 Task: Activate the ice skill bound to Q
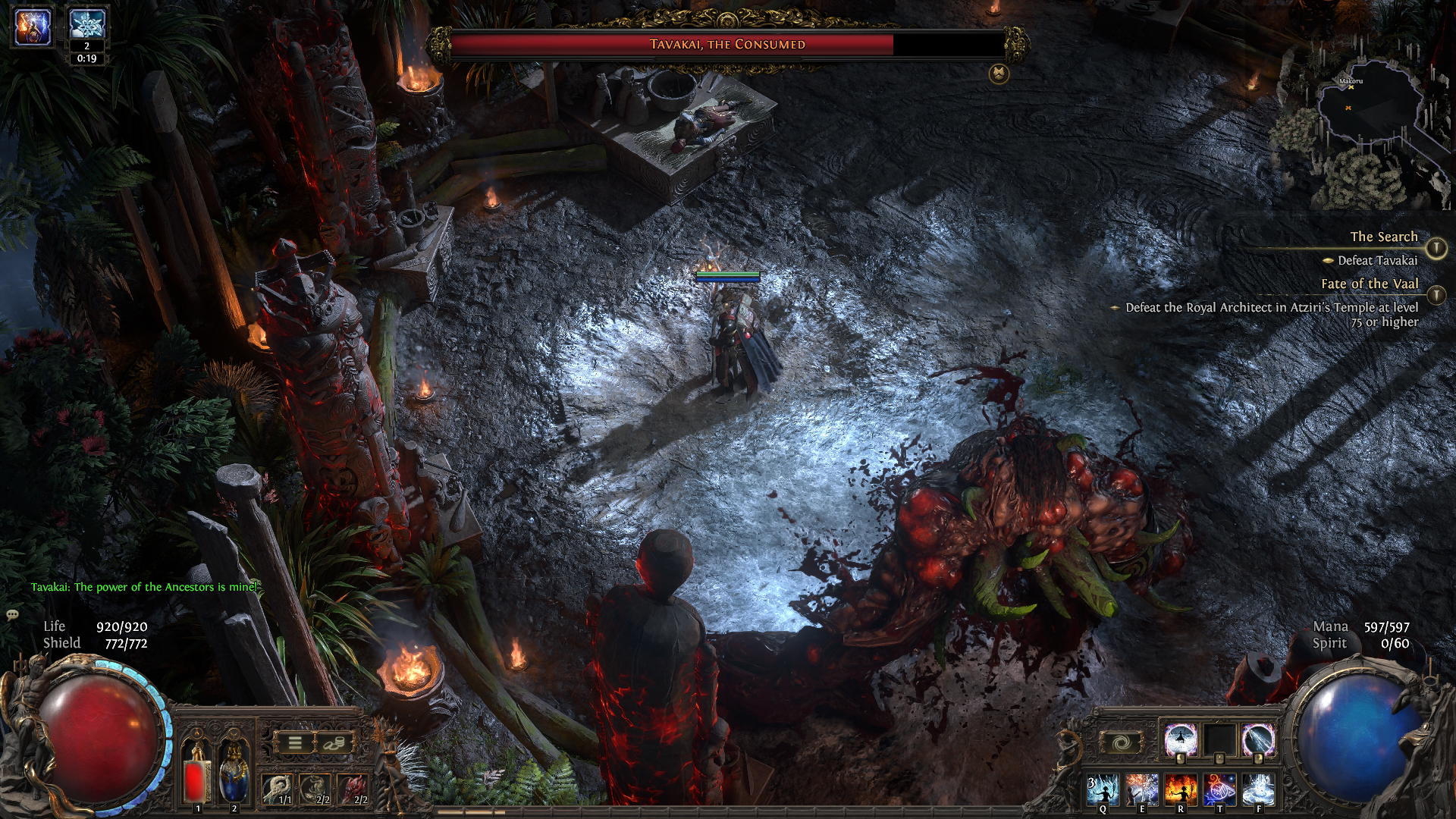1103,790
